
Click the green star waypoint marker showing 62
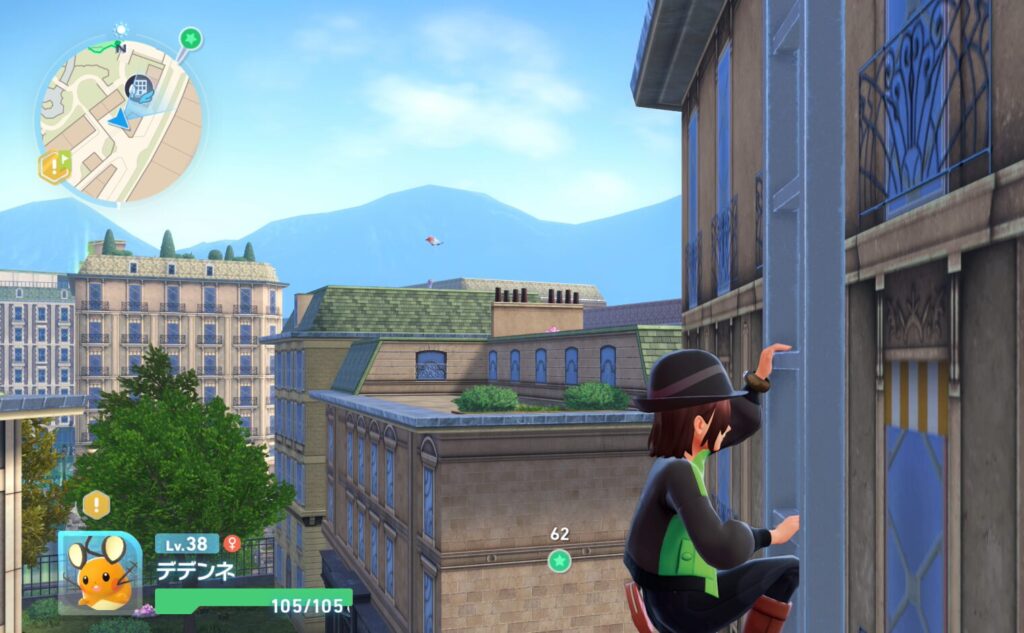tap(559, 560)
